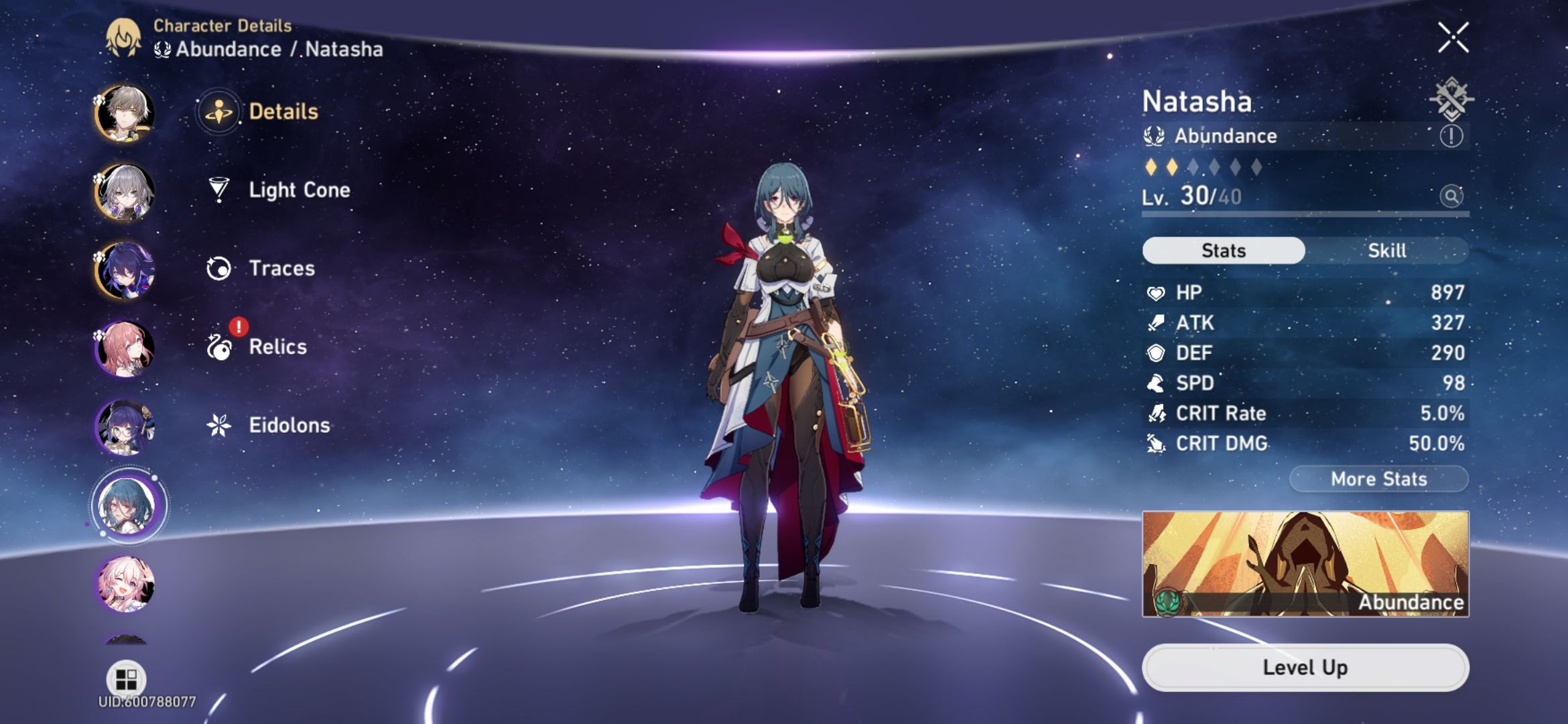Select the Light Cone menu icon
Screen dimensions: 1568x724
coord(220,190)
